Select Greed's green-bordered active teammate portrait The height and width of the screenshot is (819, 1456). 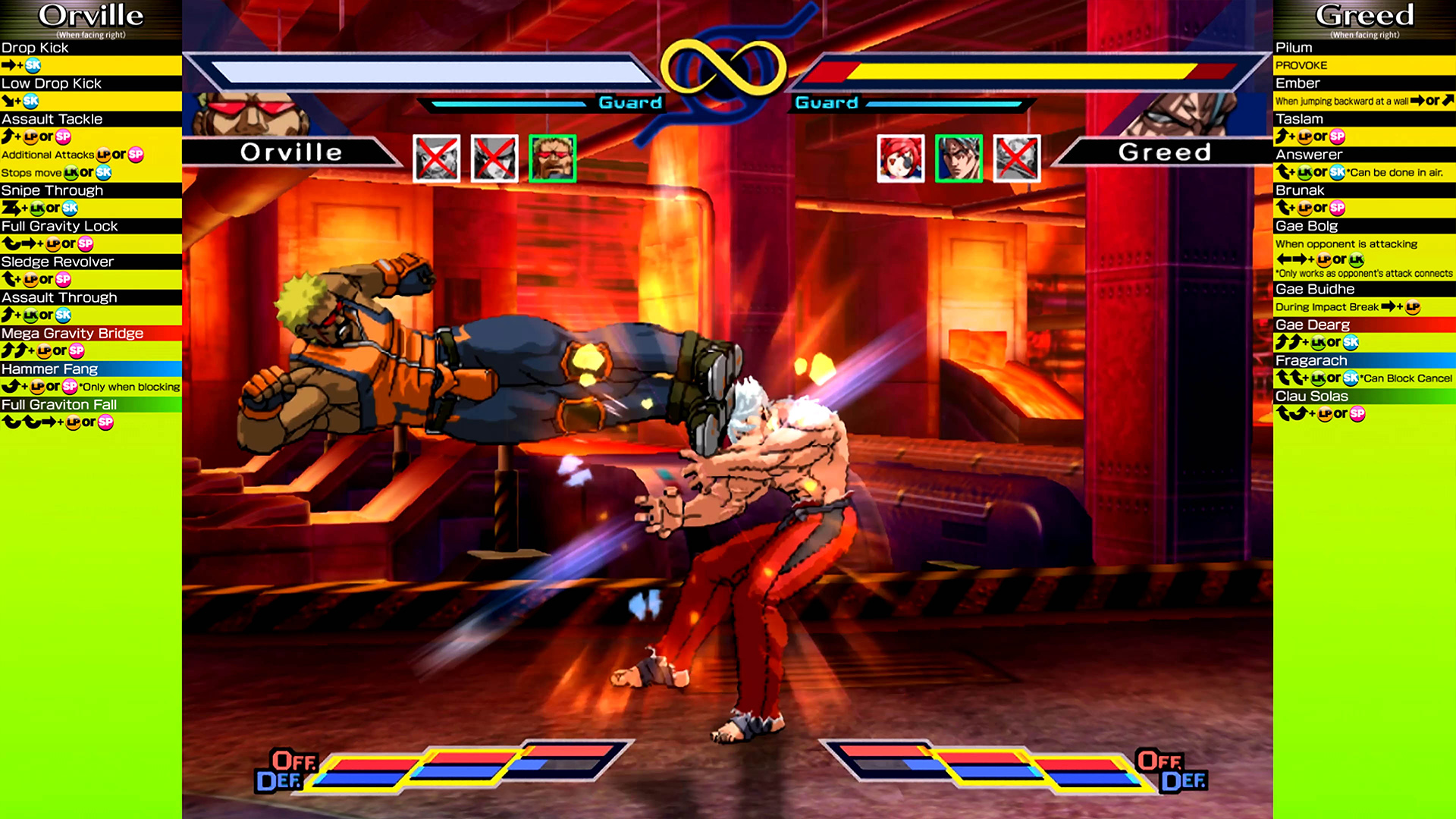[x=959, y=158]
